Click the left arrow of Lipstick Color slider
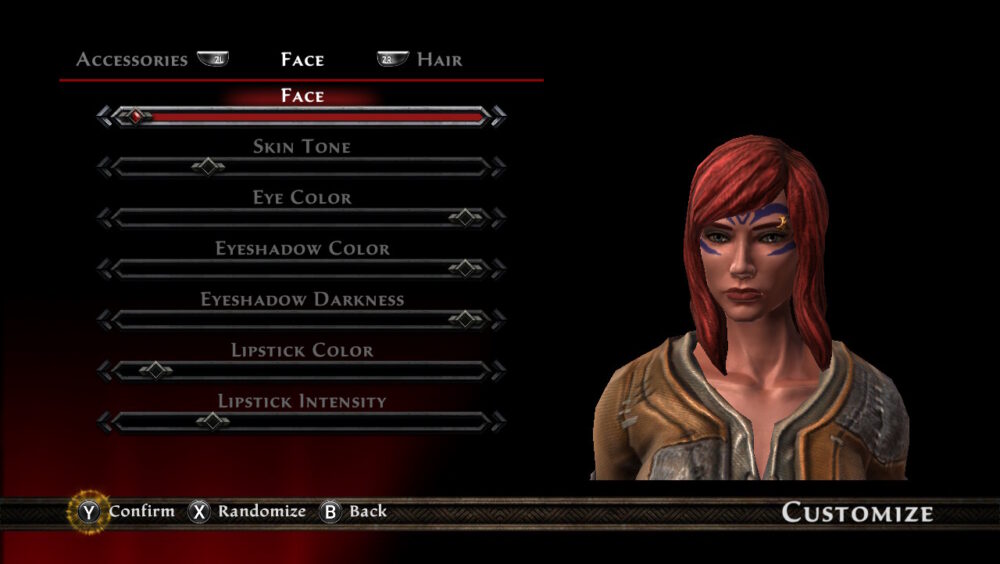The height and width of the screenshot is (564, 1000). pos(105,371)
